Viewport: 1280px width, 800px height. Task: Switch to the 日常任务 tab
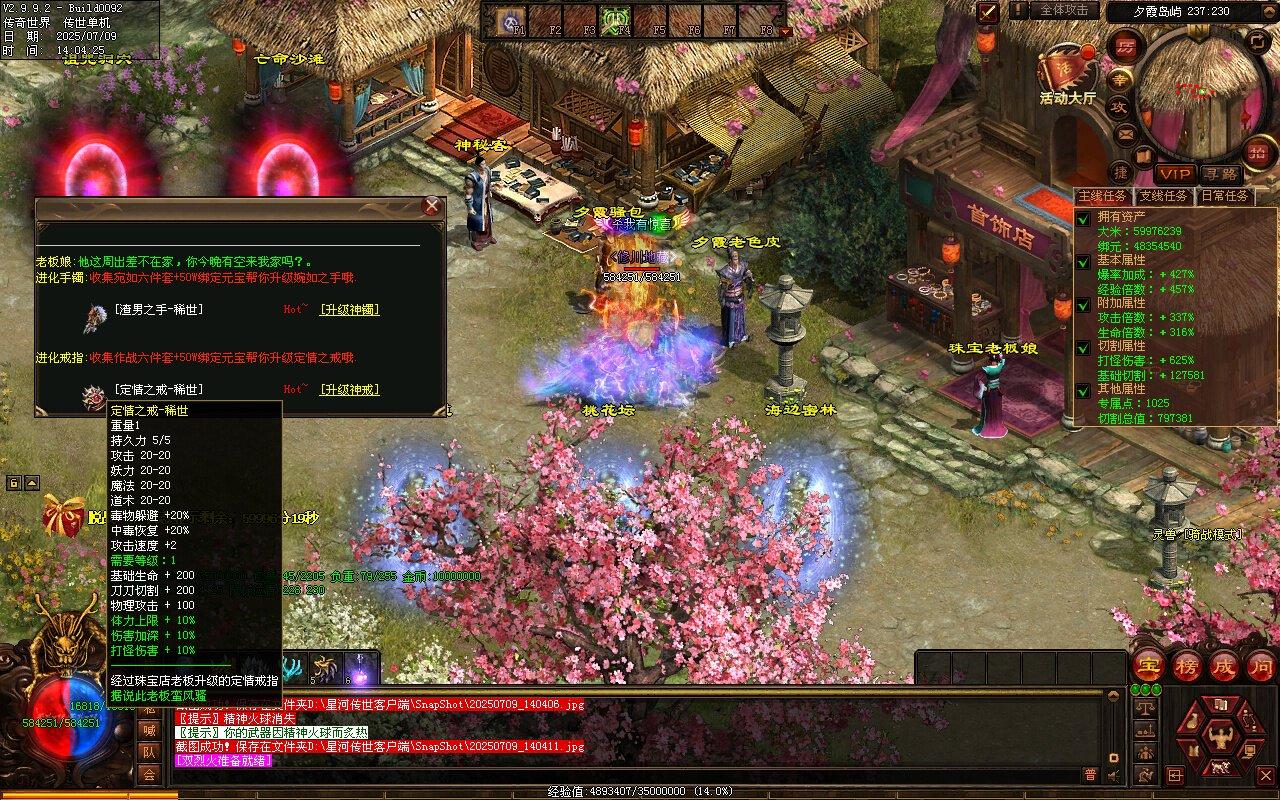click(x=1224, y=196)
